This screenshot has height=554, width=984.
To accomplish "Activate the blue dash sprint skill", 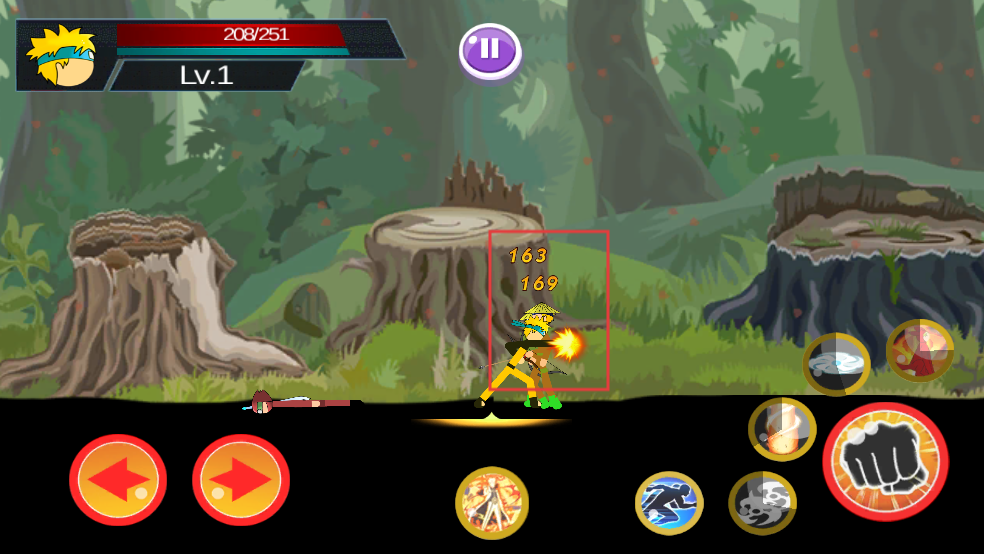I will click(669, 503).
